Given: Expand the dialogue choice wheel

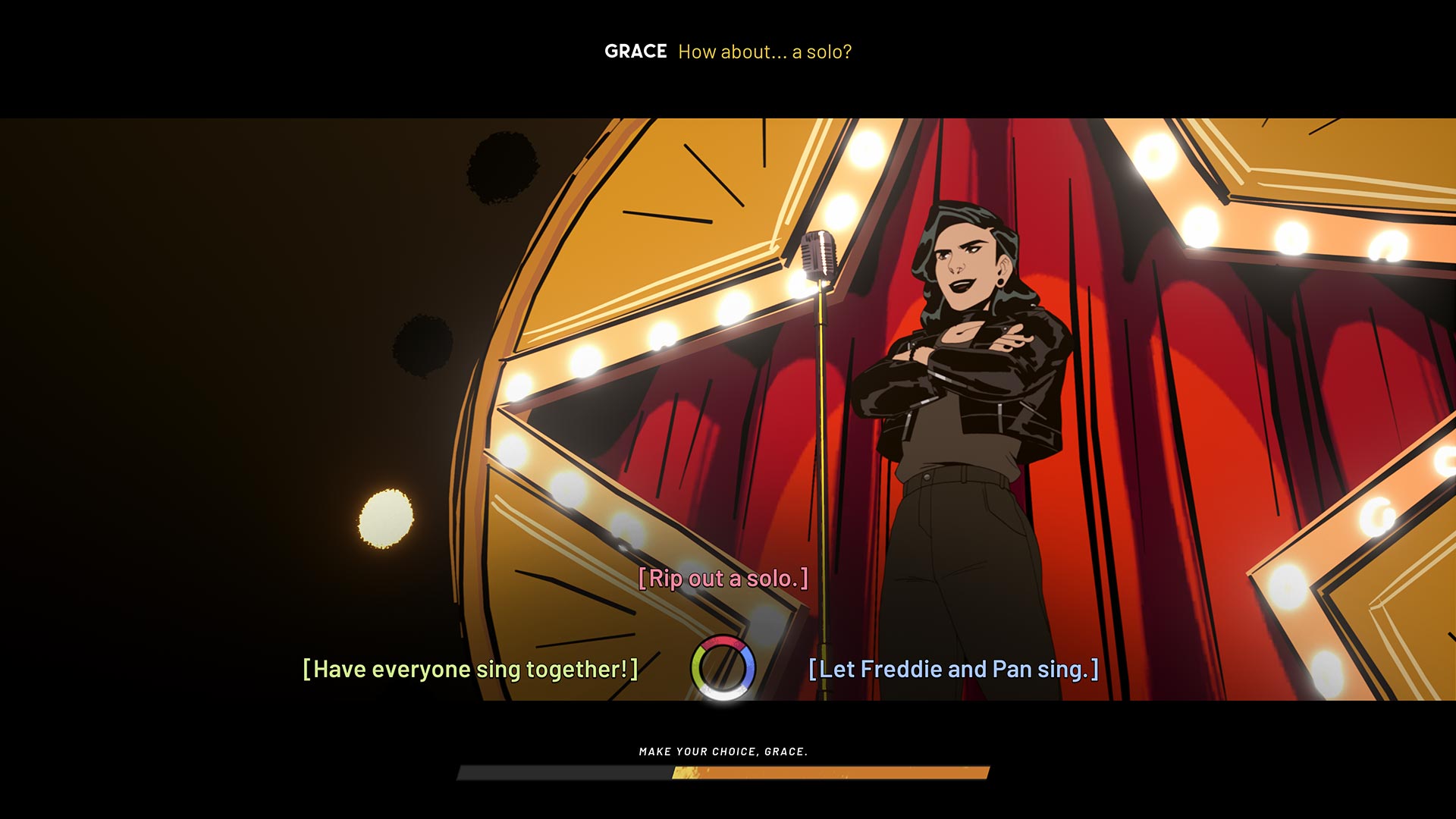Looking at the screenshot, I should (722, 667).
